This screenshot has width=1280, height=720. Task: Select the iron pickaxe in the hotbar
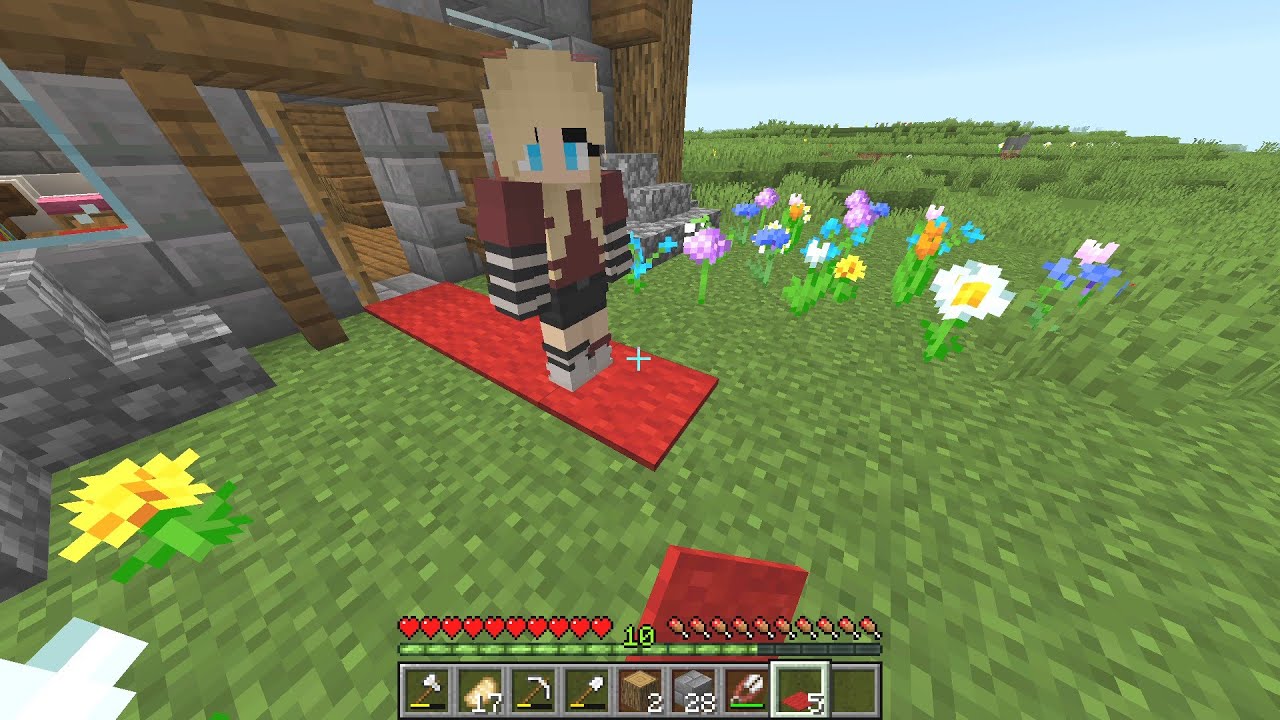coord(535,687)
